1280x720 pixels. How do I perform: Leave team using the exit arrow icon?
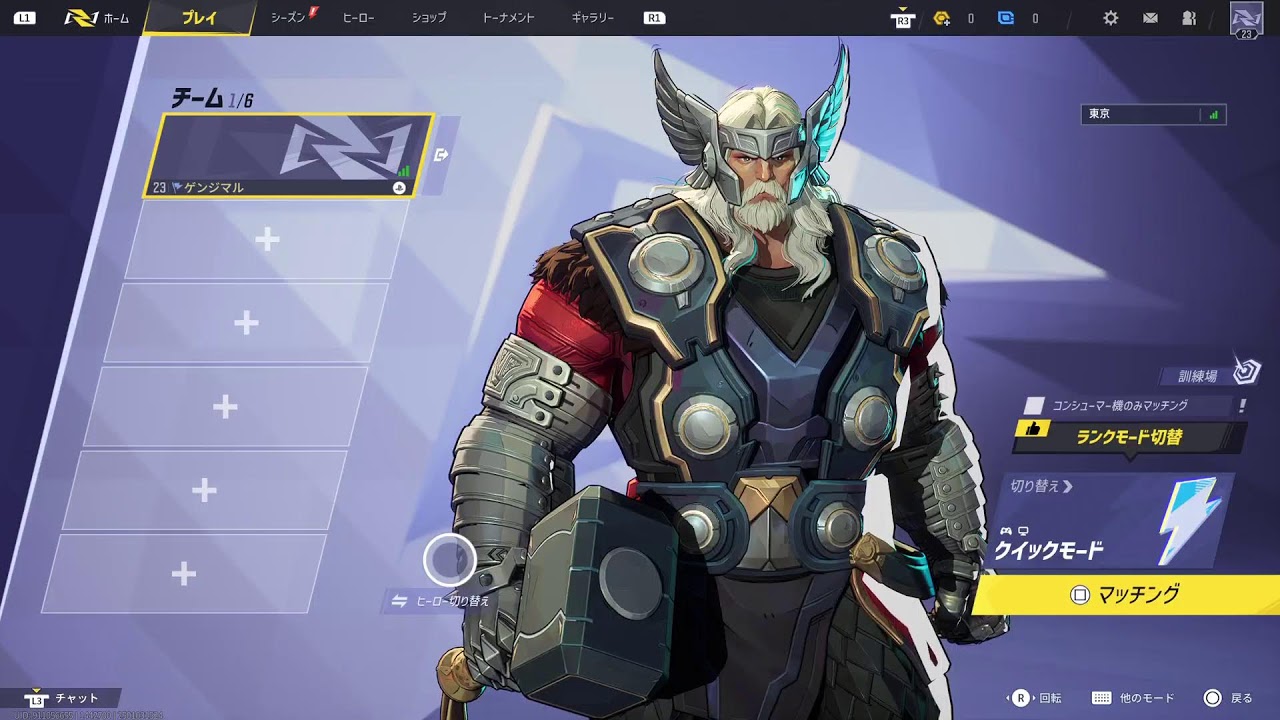[x=441, y=155]
